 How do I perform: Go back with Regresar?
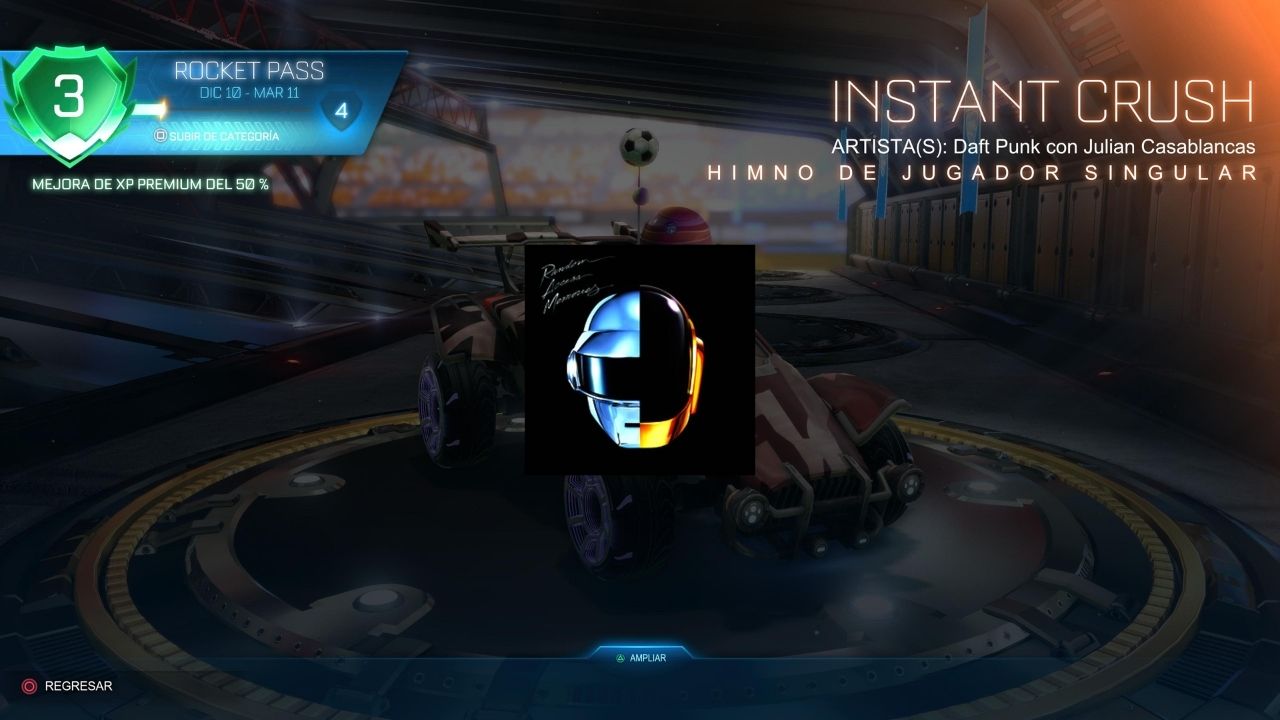click(68, 686)
